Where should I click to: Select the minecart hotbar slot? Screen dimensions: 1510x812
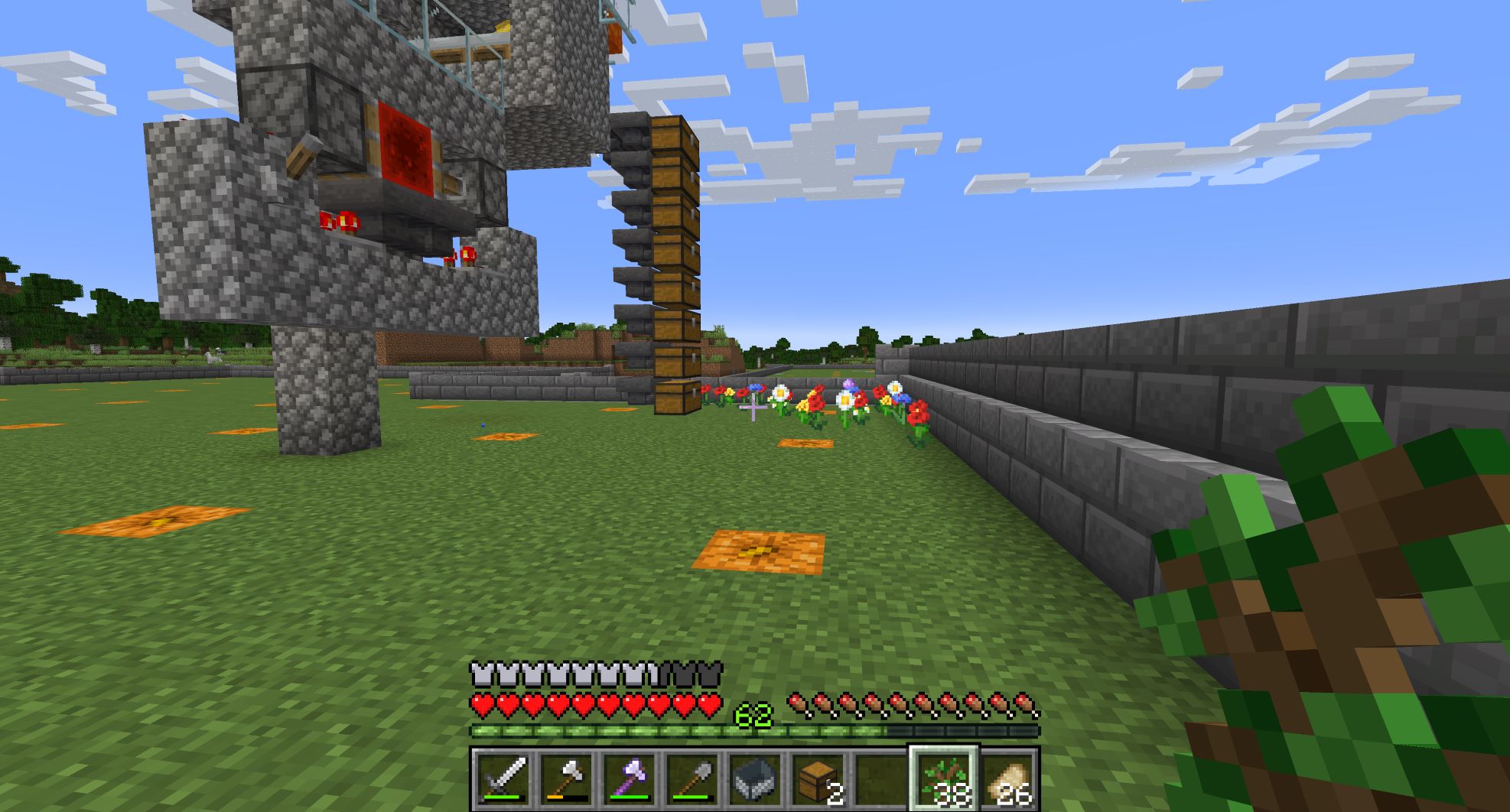(754, 778)
